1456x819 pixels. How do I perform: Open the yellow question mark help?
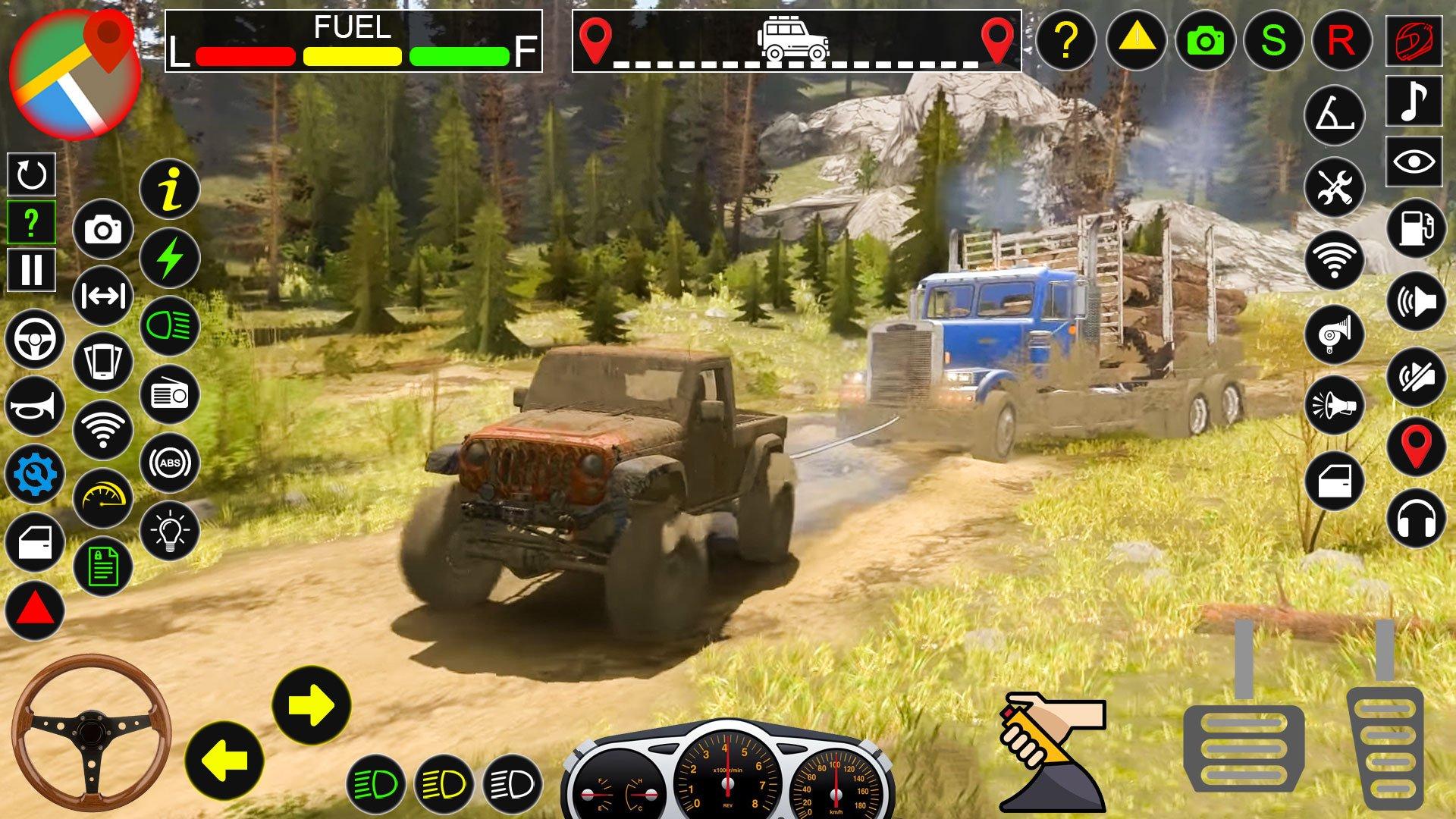[x=1065, y=40]
